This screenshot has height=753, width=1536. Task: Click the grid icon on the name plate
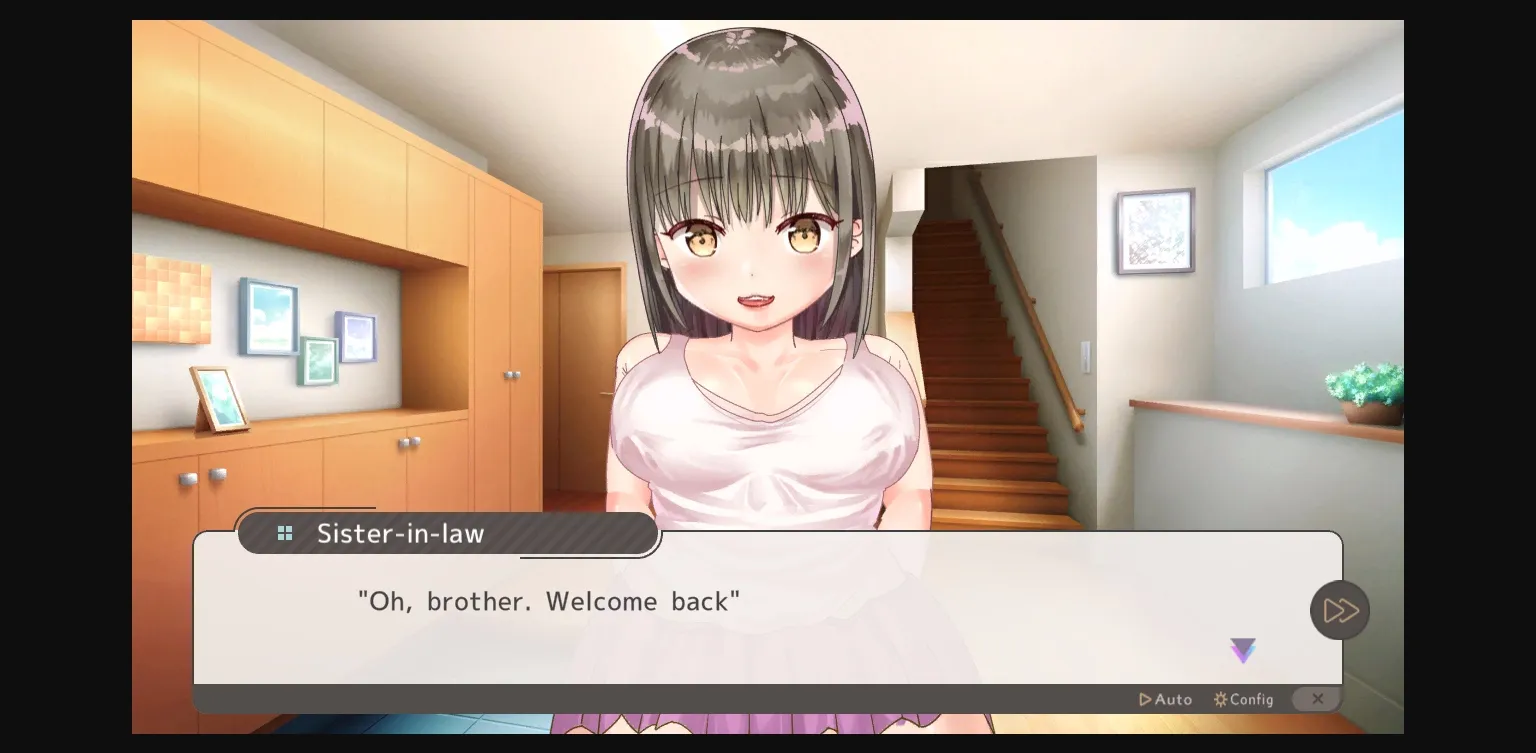point(285,533)
